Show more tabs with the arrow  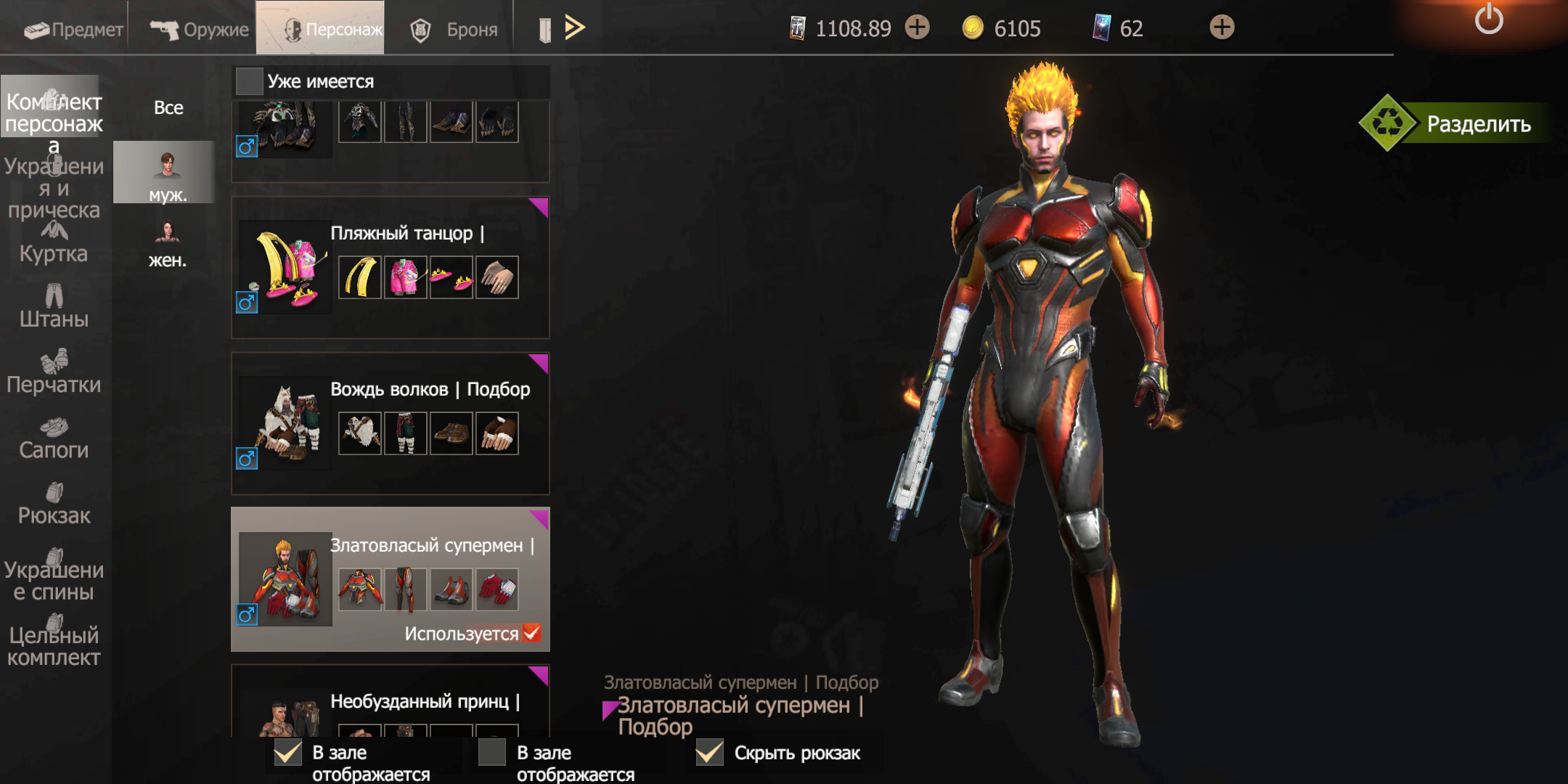[574, 28]
